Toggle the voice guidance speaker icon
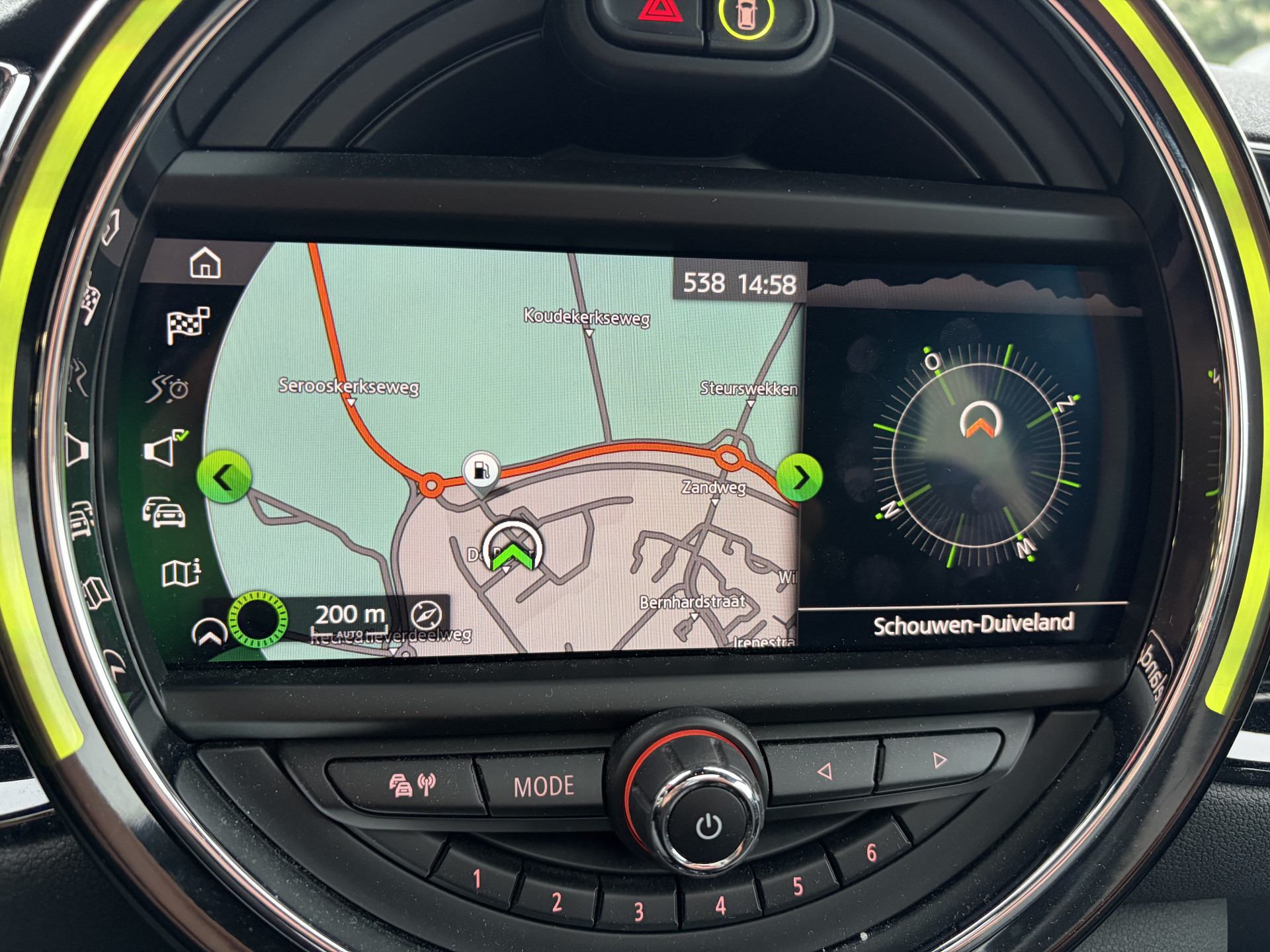This screenshot has width=1270, height=952. (x=163, y=449)
